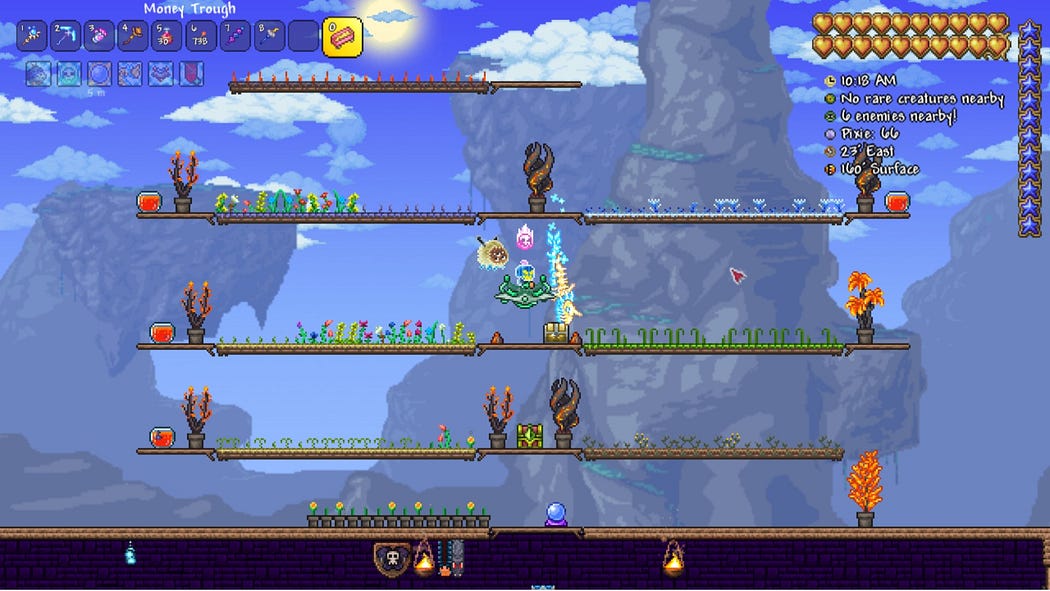
Task: Select the Money Trough hotbar slot
Action: [x=342, y=36]
